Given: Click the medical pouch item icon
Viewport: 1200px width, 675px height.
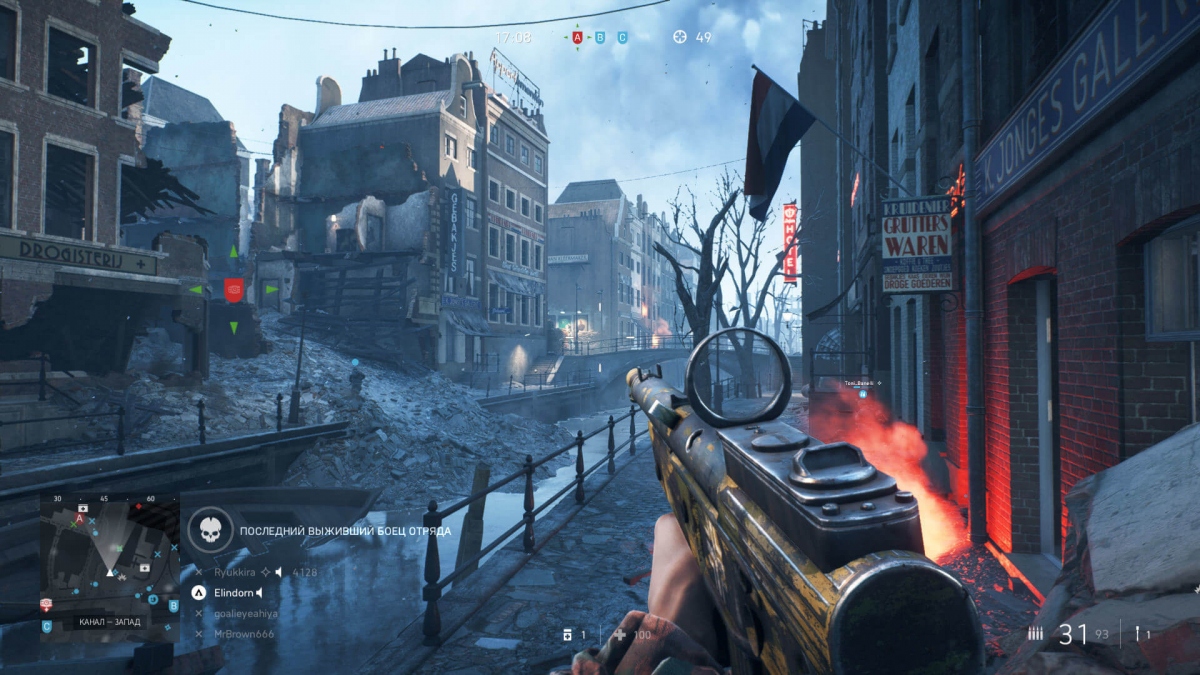Looking at the screenshot, I should (567, 635).
